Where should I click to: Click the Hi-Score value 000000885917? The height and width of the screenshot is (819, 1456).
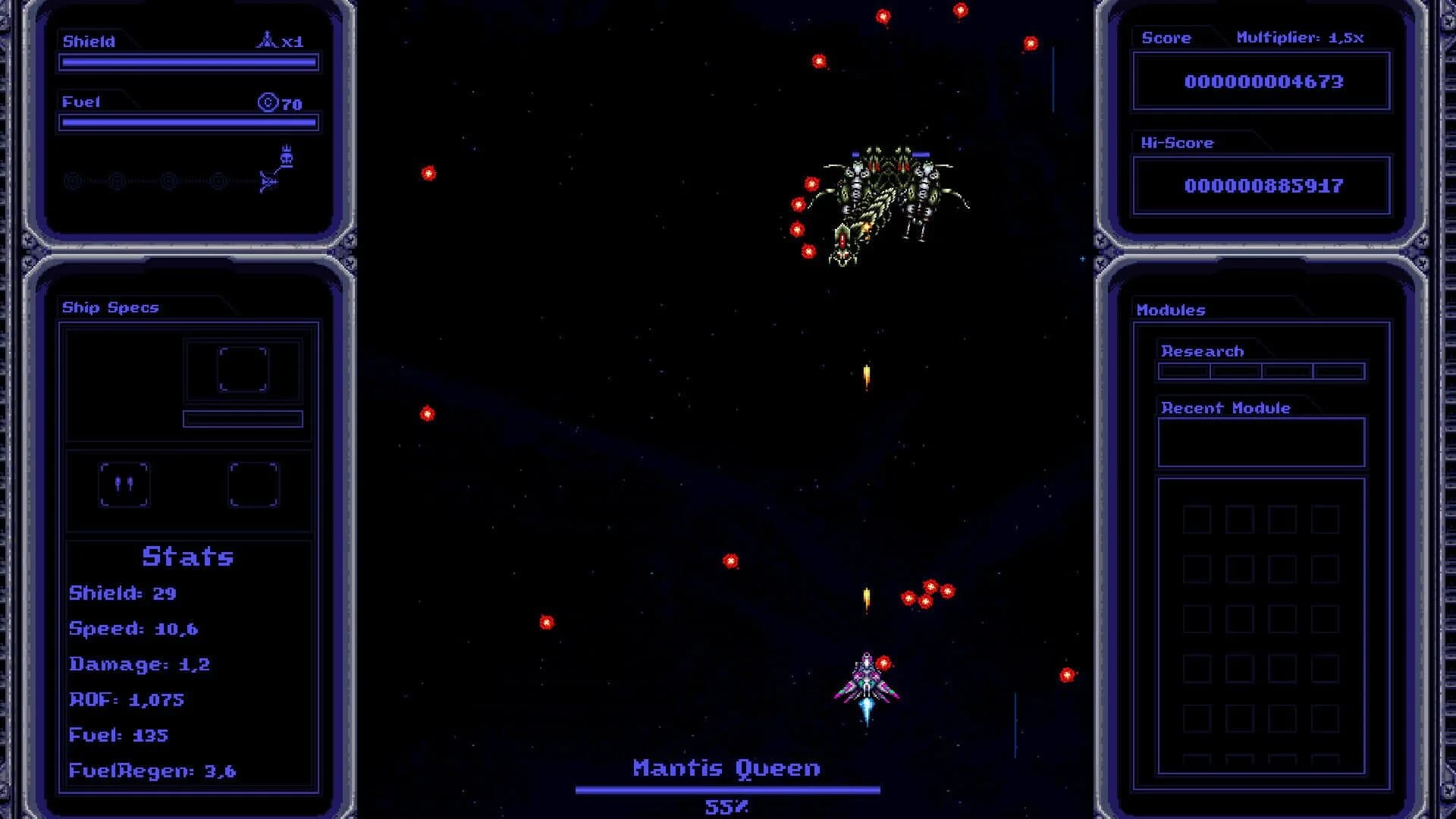click(1265, 185)
